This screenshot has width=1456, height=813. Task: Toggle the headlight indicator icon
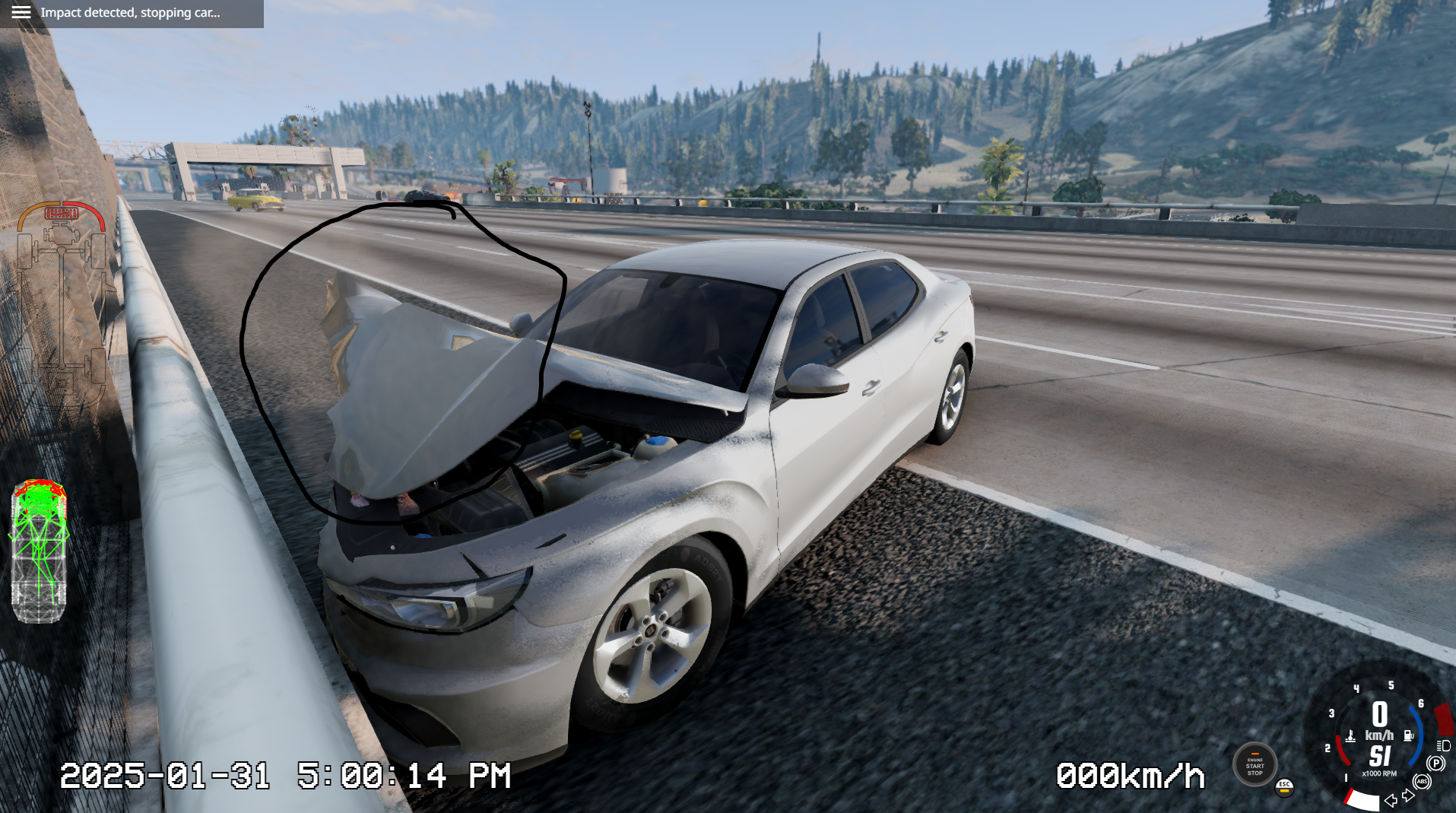pos(1443,746)
